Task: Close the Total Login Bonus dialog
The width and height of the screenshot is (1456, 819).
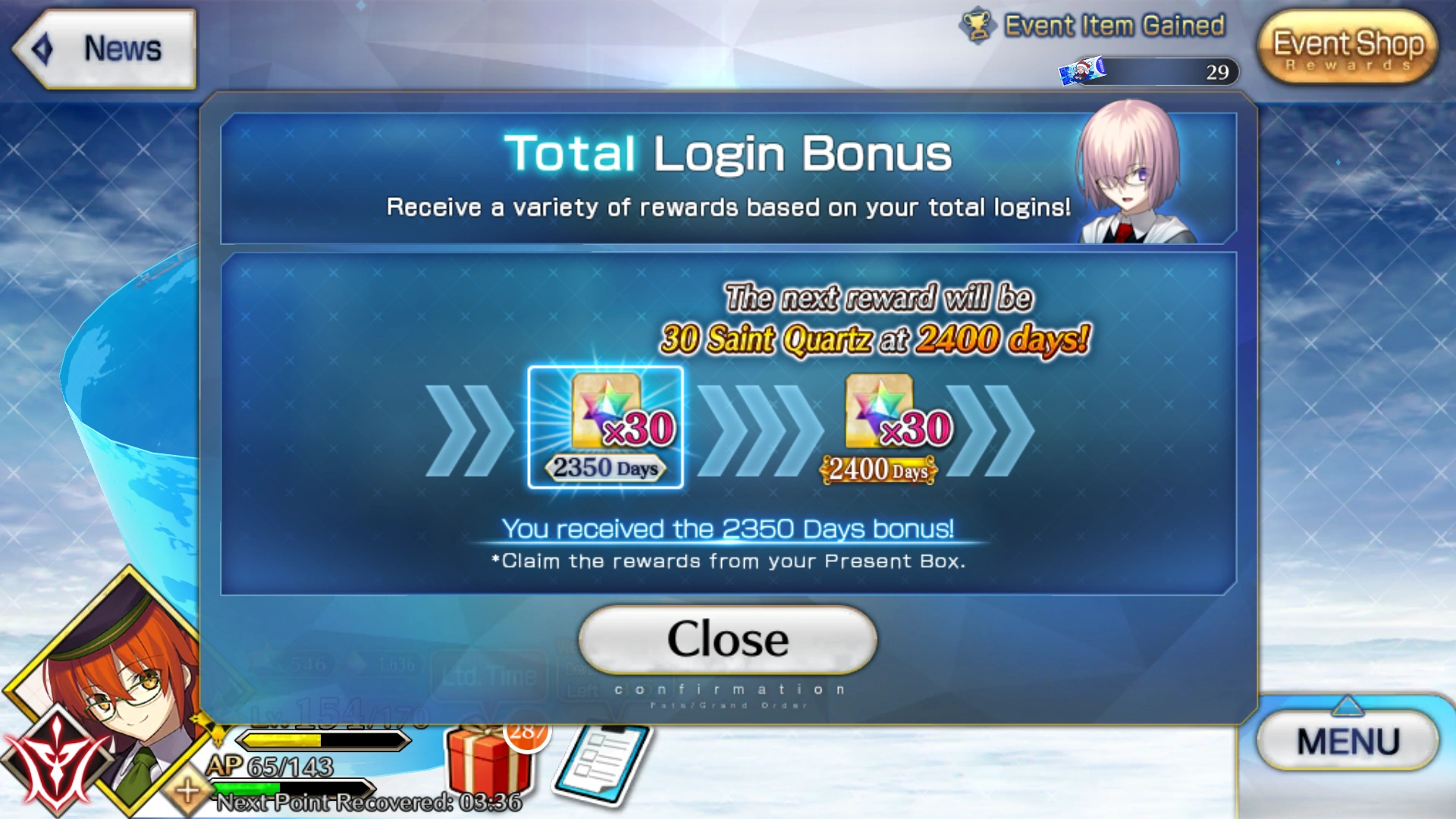Action: coord(726,639)
